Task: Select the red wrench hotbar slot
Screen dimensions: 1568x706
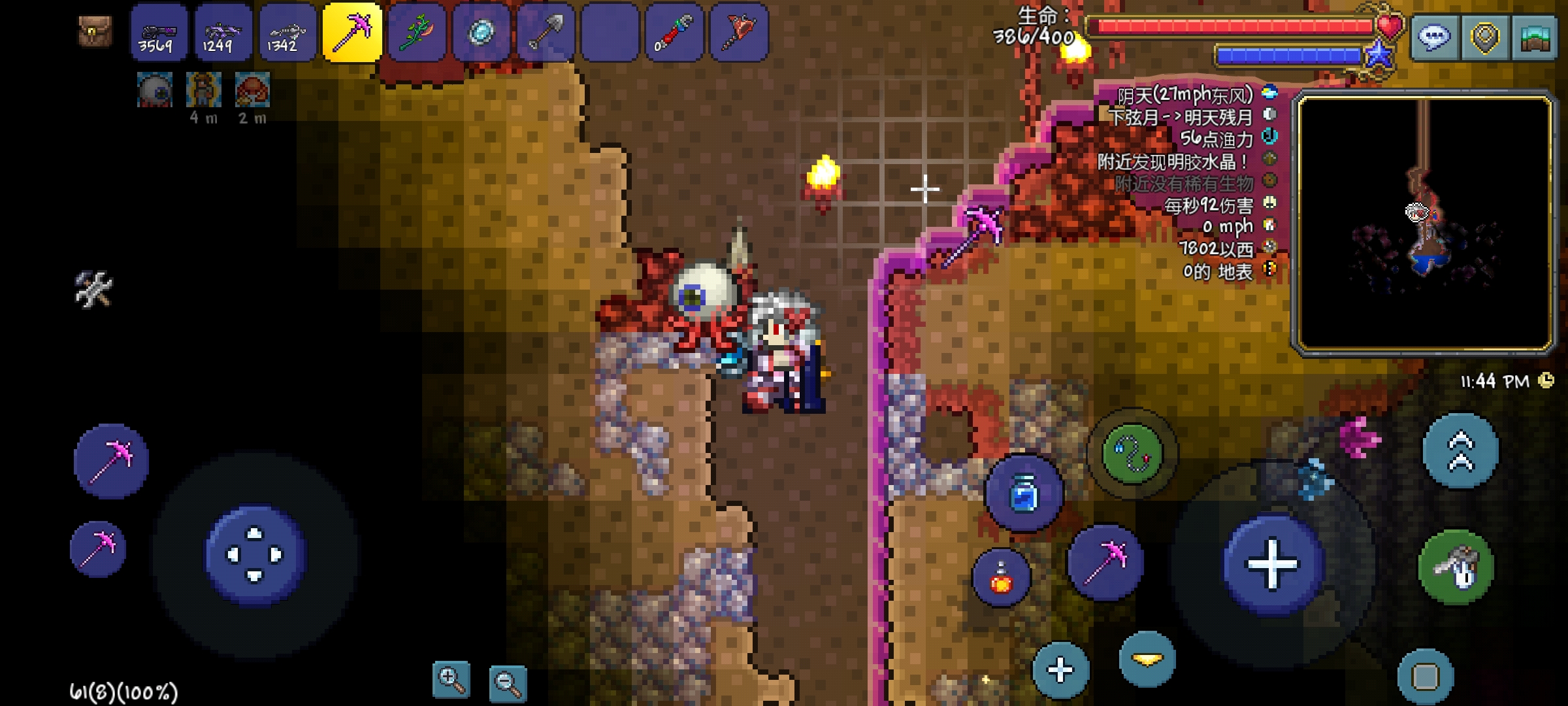Action: pyautogui.click(x=674, y=33)
